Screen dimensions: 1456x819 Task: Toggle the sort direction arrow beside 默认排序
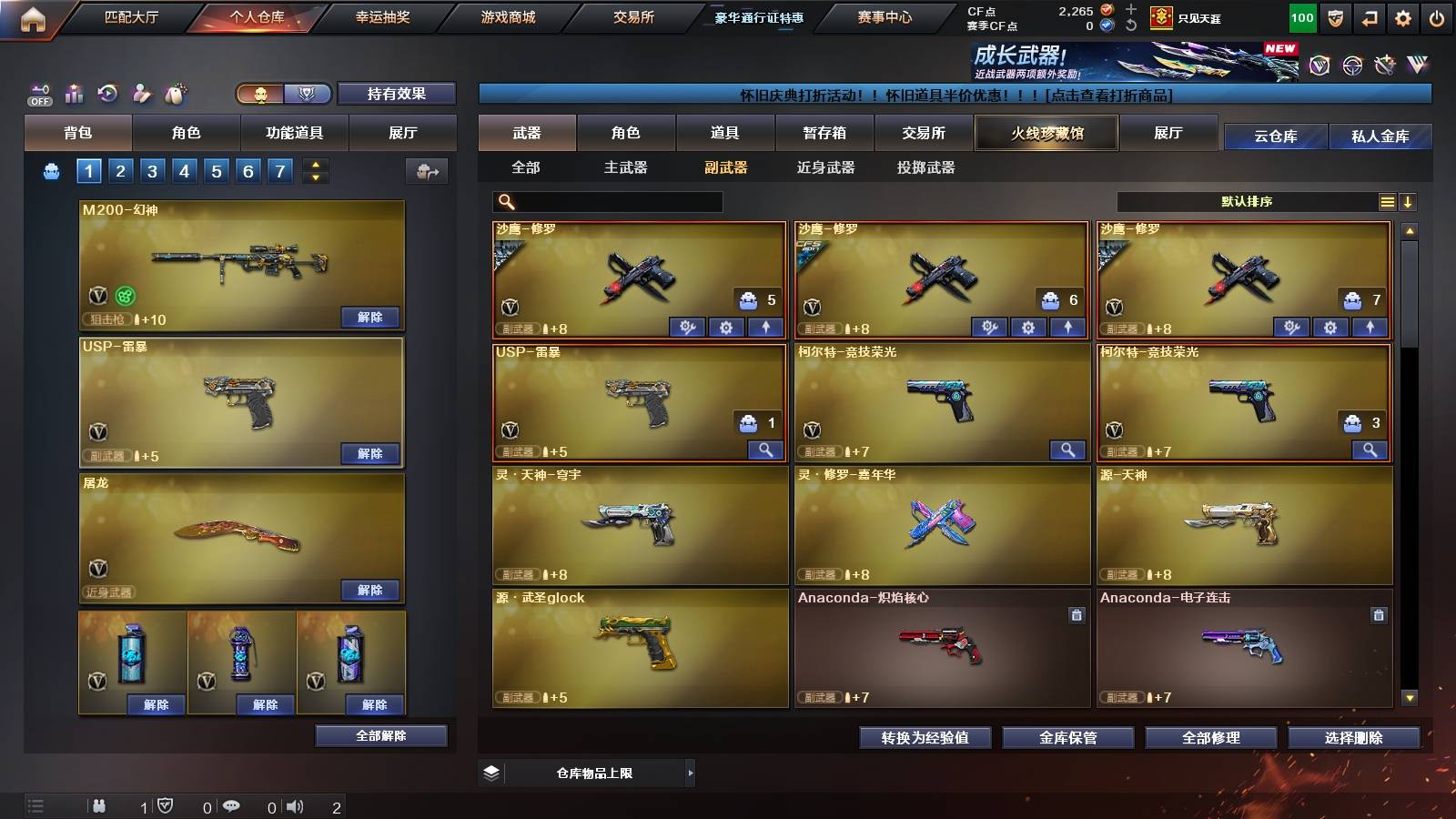1407,201
